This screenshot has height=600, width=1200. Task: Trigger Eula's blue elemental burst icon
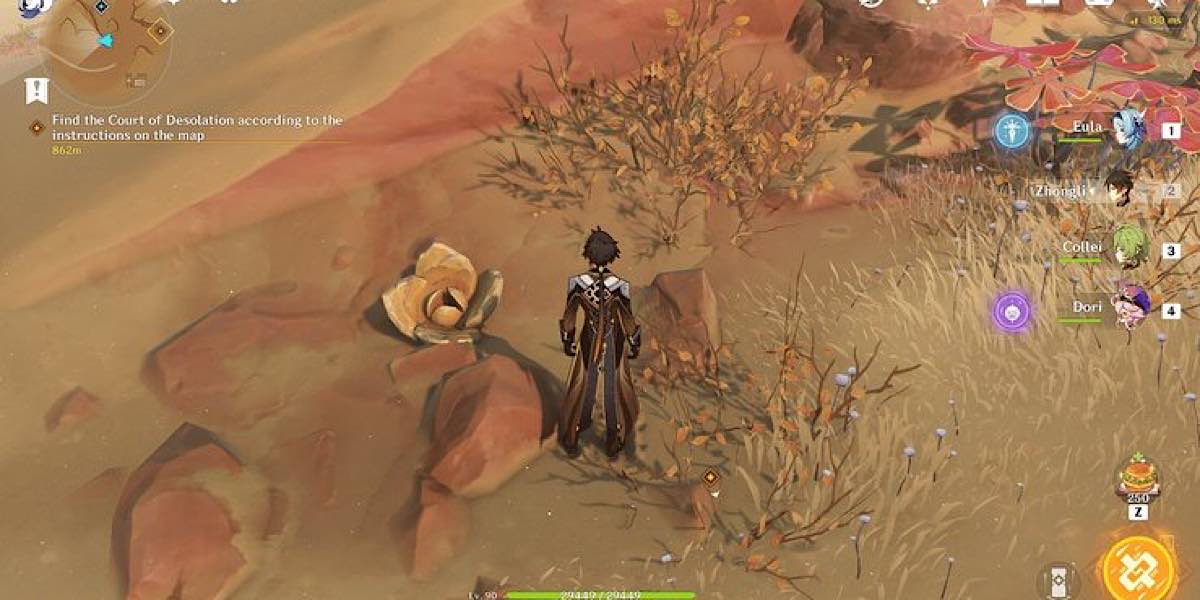[1011, 131]
